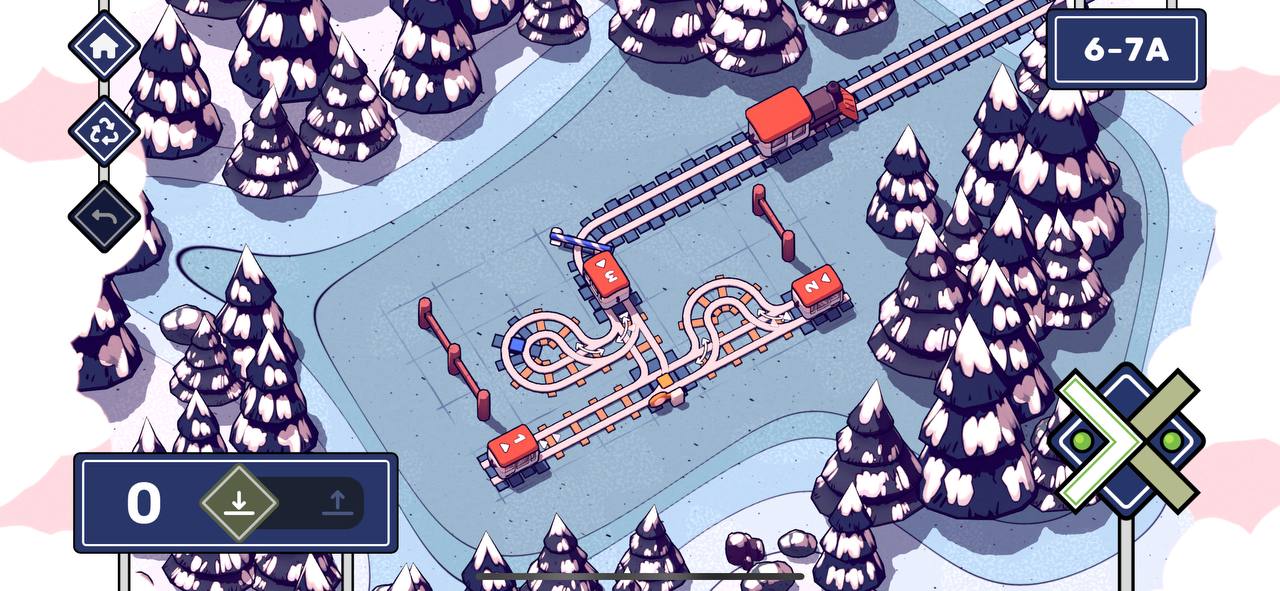Select the down-arrow track mode
The width and height of the screenshot is (1280, 591).
(x=238, y=502)
